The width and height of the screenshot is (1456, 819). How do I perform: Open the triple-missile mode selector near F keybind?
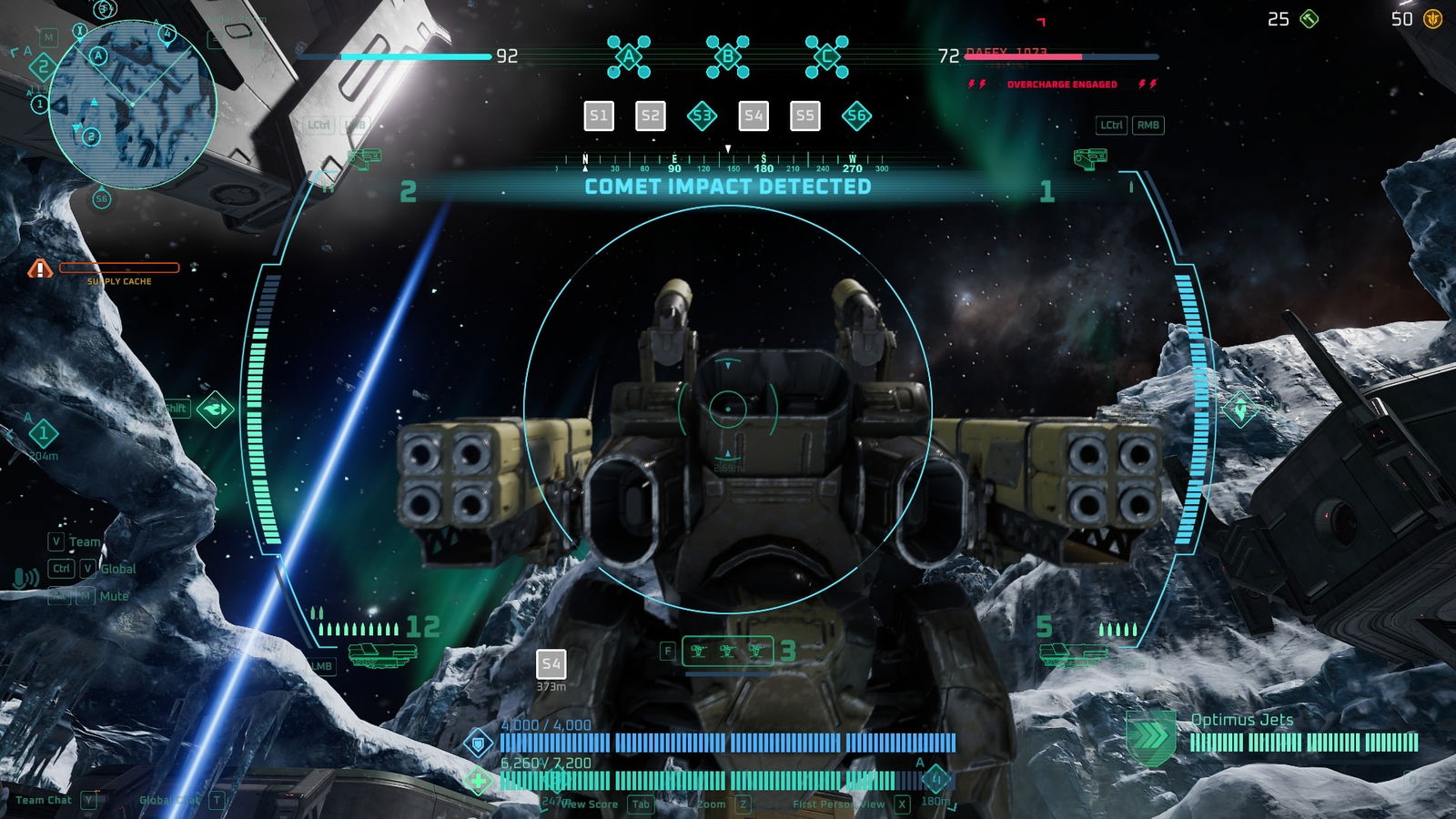pyautogui.click(x=727, y=651)
